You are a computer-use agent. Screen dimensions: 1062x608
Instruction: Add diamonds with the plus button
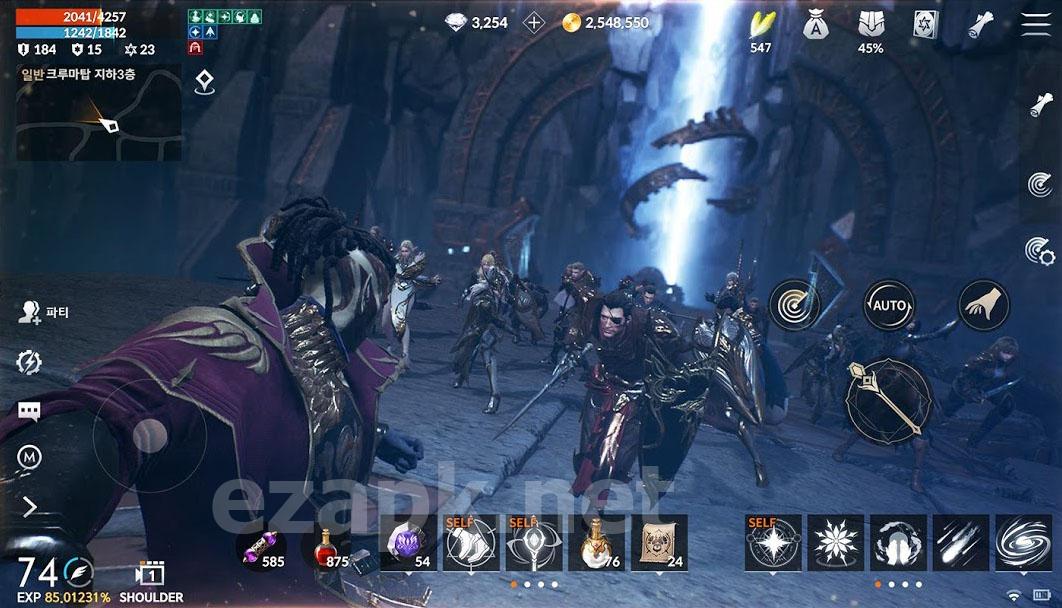tap(535, 22)
